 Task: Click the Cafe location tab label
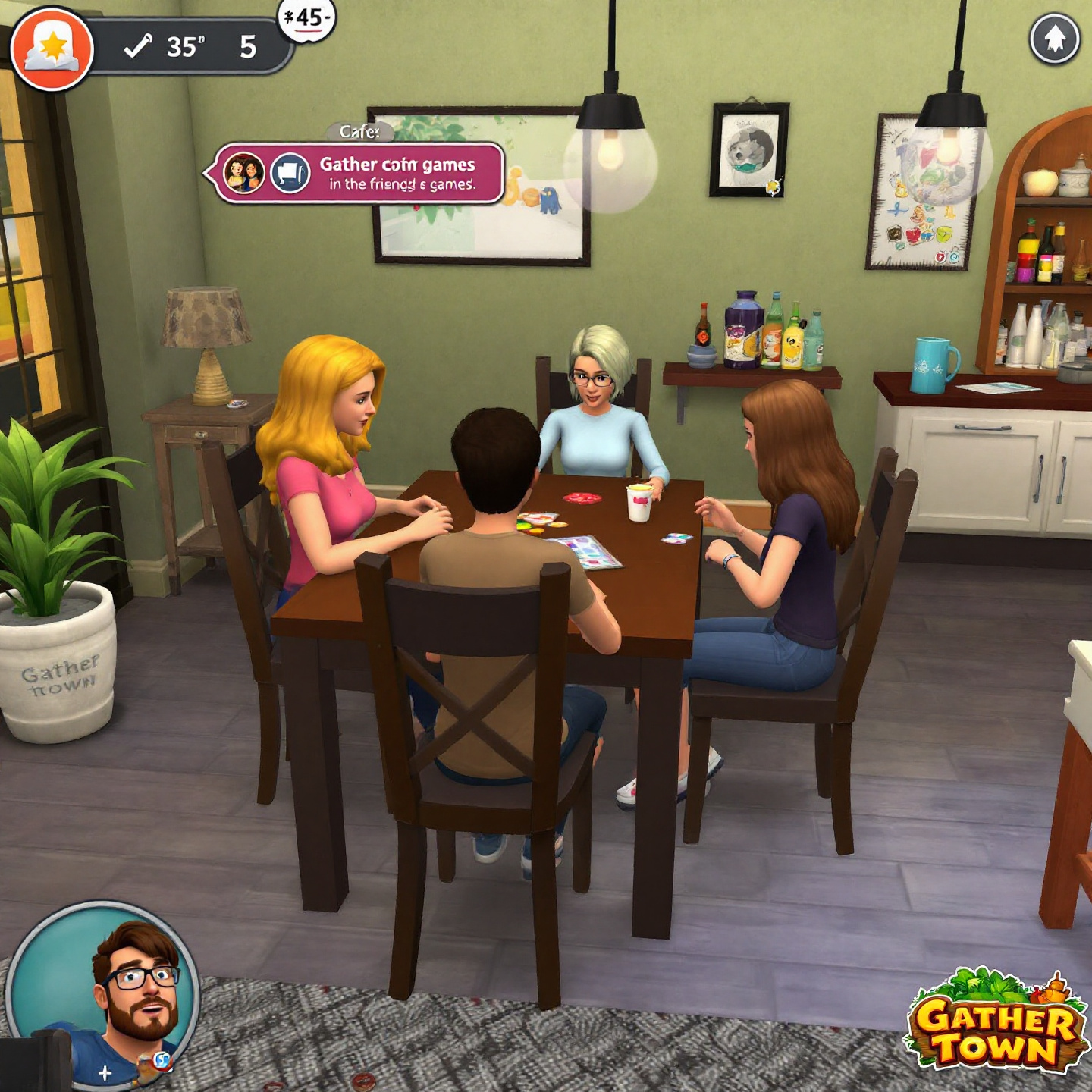(x=359, y=132)
